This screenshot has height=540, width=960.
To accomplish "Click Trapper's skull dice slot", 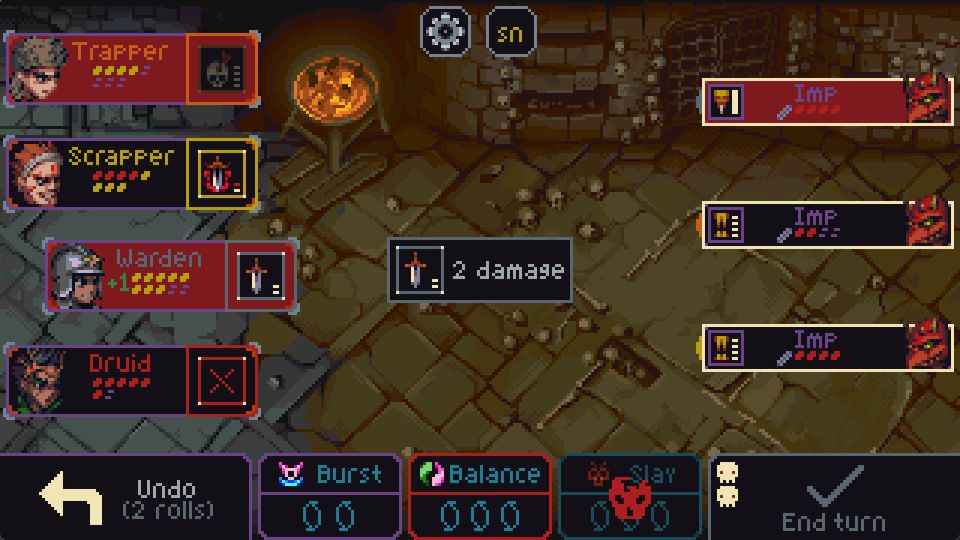I will pyautogui.click(x=221, y=69).
